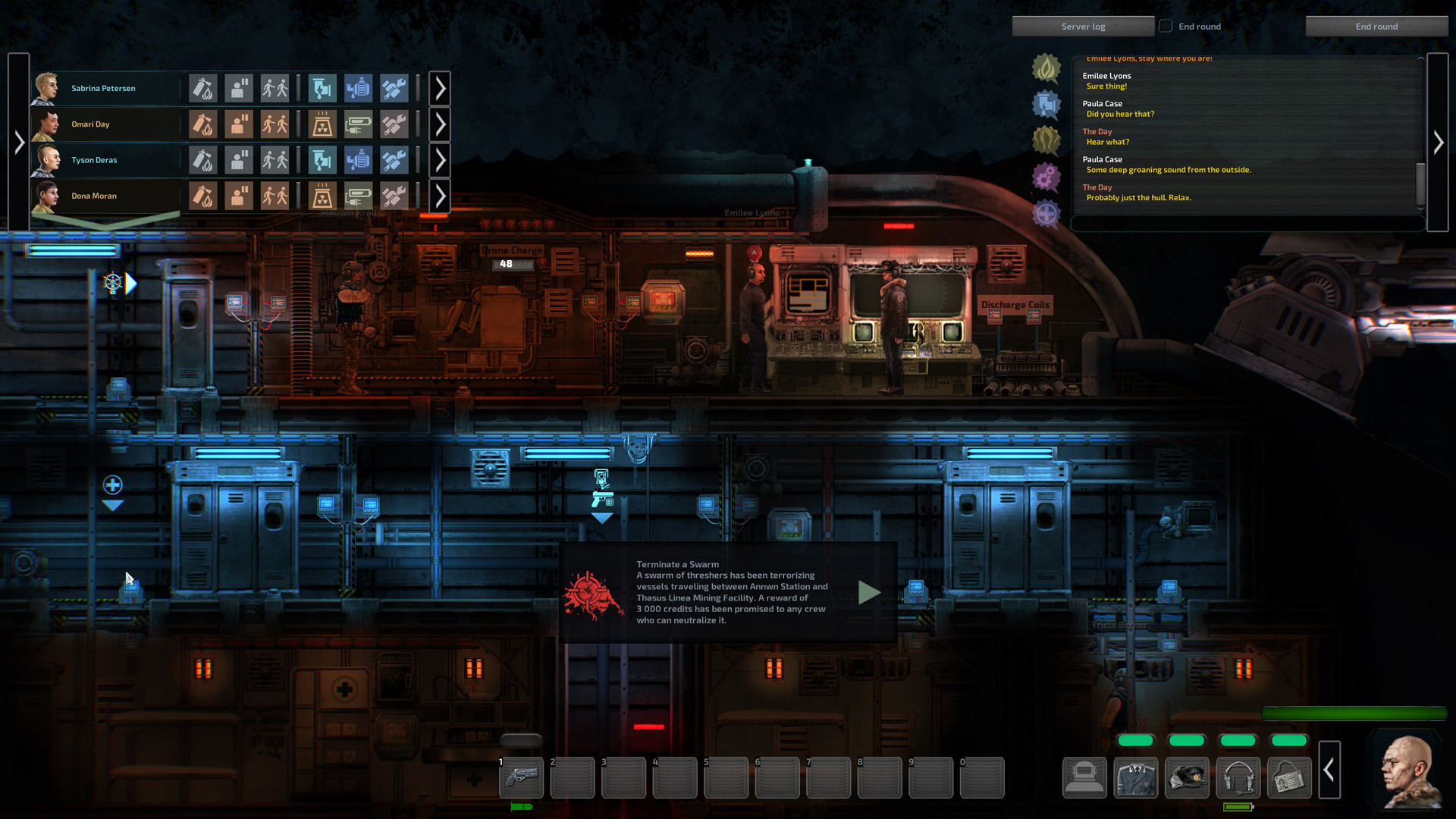Open the Server log
1456x819 pixels.
tap(1084, 25)
